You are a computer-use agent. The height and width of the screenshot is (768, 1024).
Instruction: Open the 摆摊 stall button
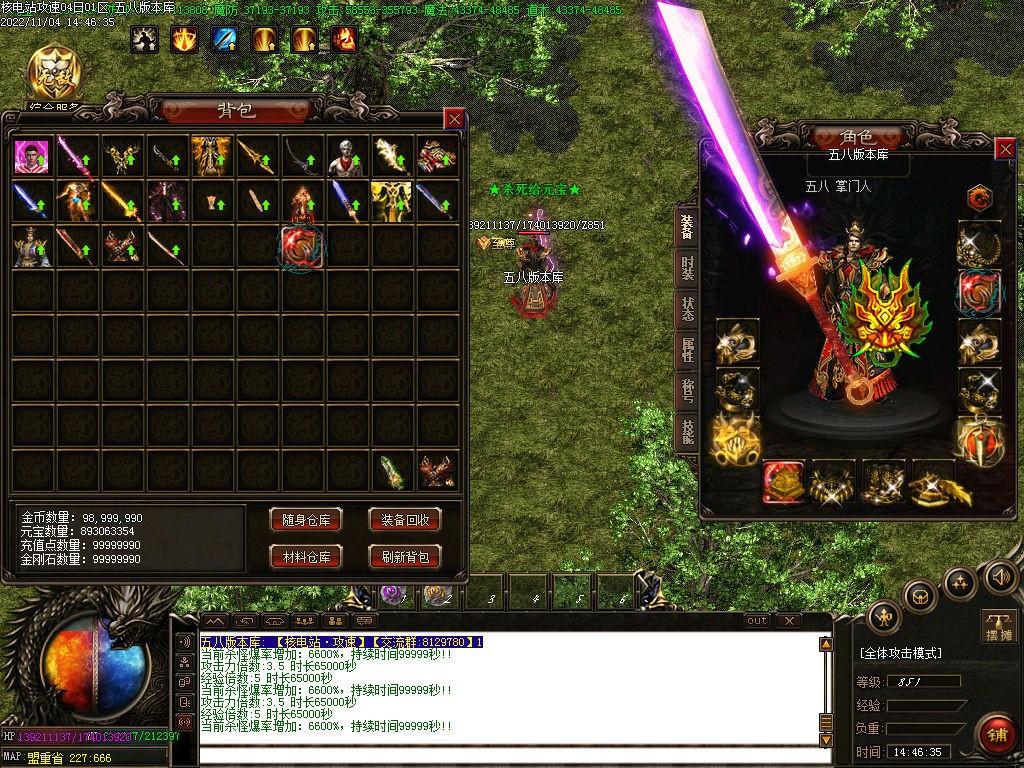coord(999,627)
